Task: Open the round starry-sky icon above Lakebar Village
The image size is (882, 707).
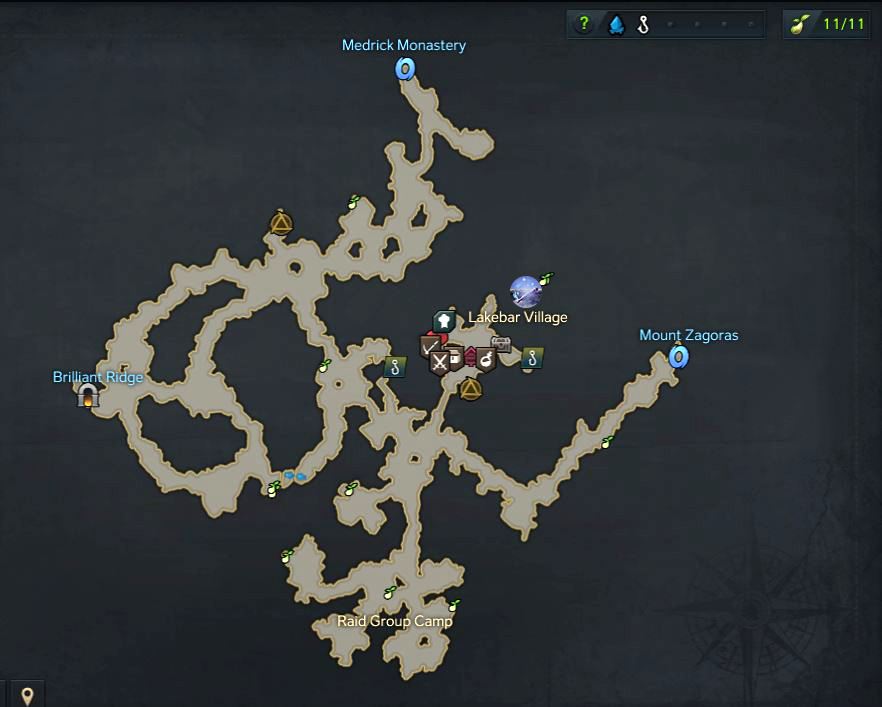Action: (525, 292)
